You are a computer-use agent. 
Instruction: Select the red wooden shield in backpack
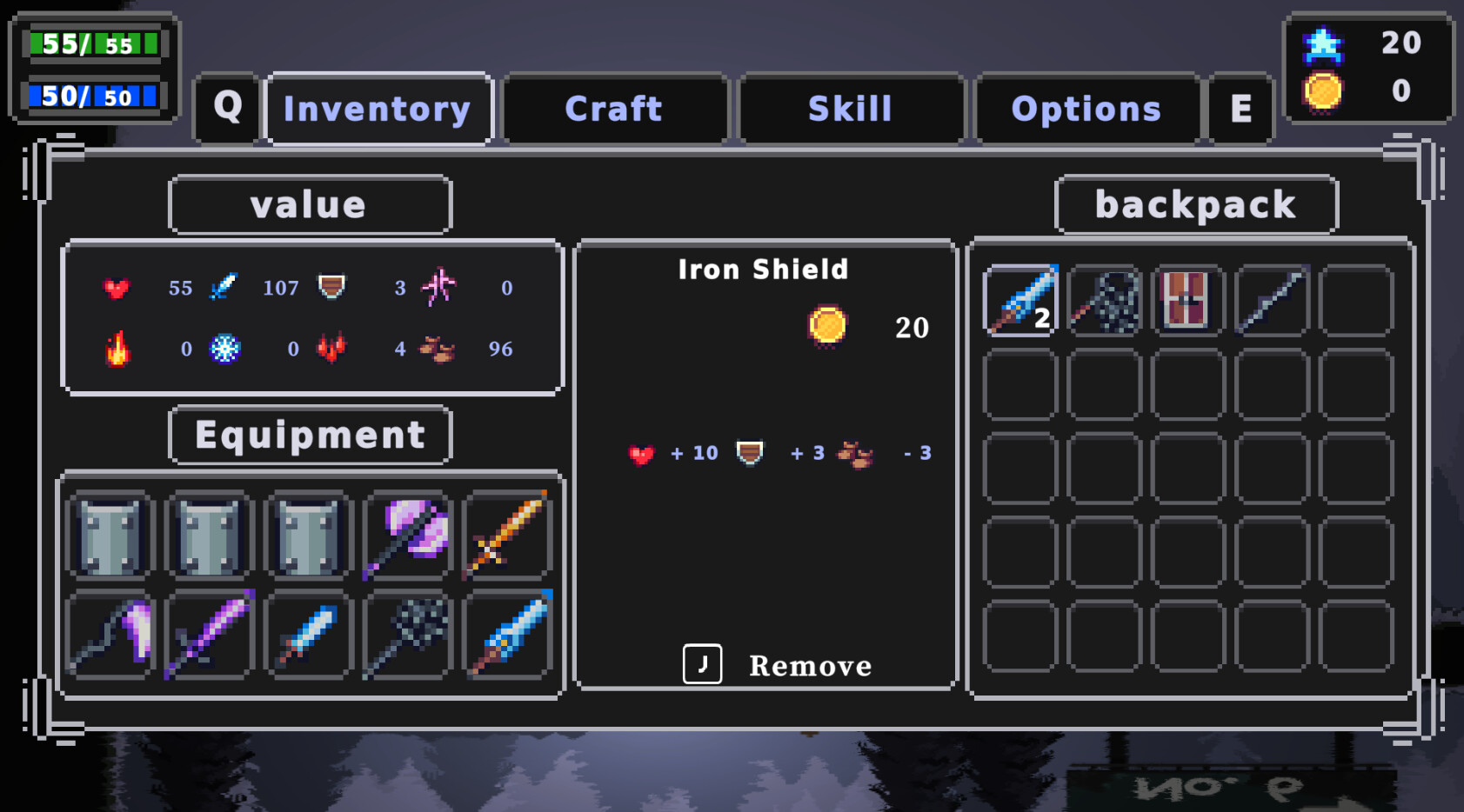click(x=1187, y=301)
